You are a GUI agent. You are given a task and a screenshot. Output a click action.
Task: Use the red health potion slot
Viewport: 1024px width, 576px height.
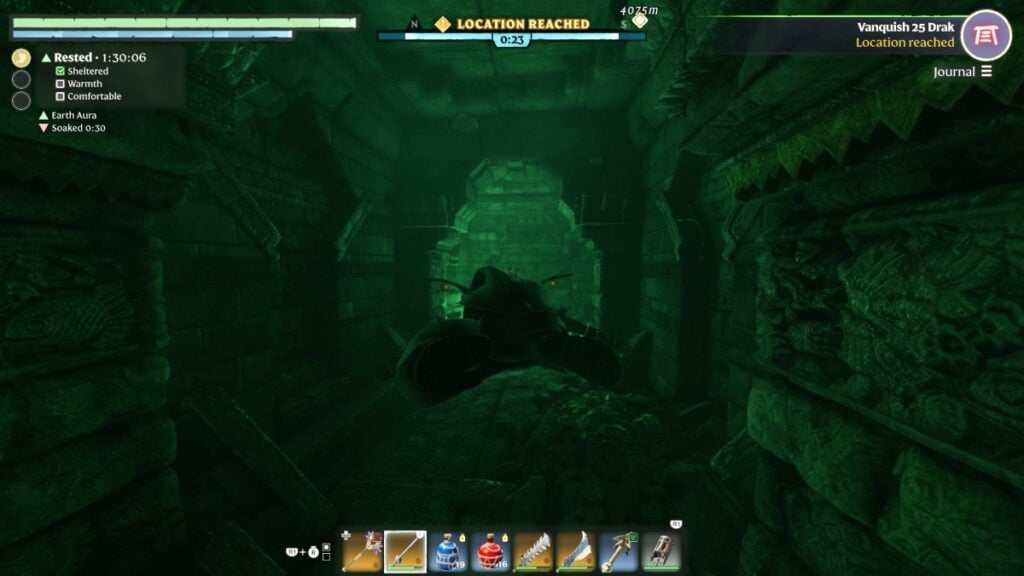(x=491, y=551)
